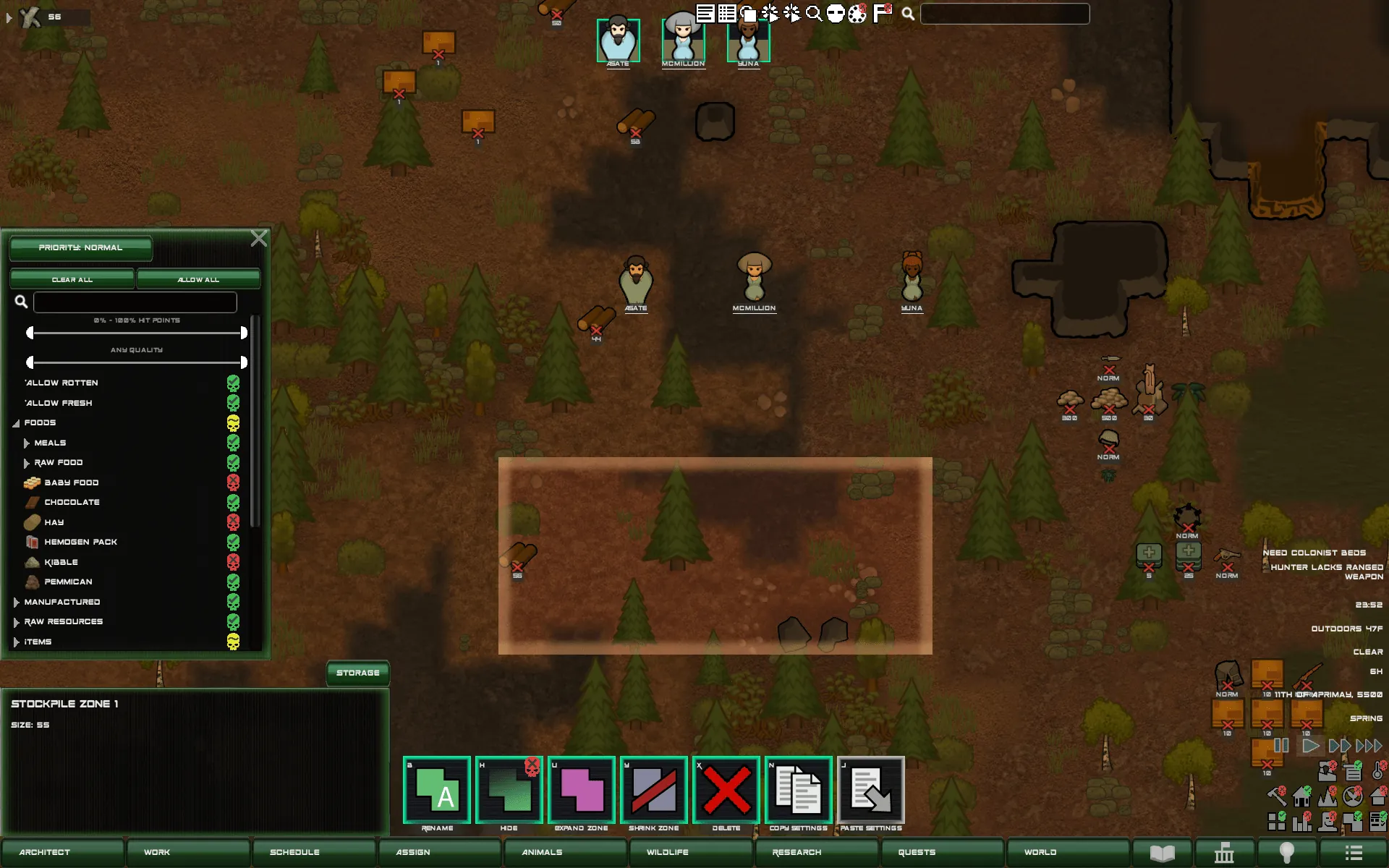1389x868 pixels.
Task: Click the filter search text field
Action: (135, 302)
